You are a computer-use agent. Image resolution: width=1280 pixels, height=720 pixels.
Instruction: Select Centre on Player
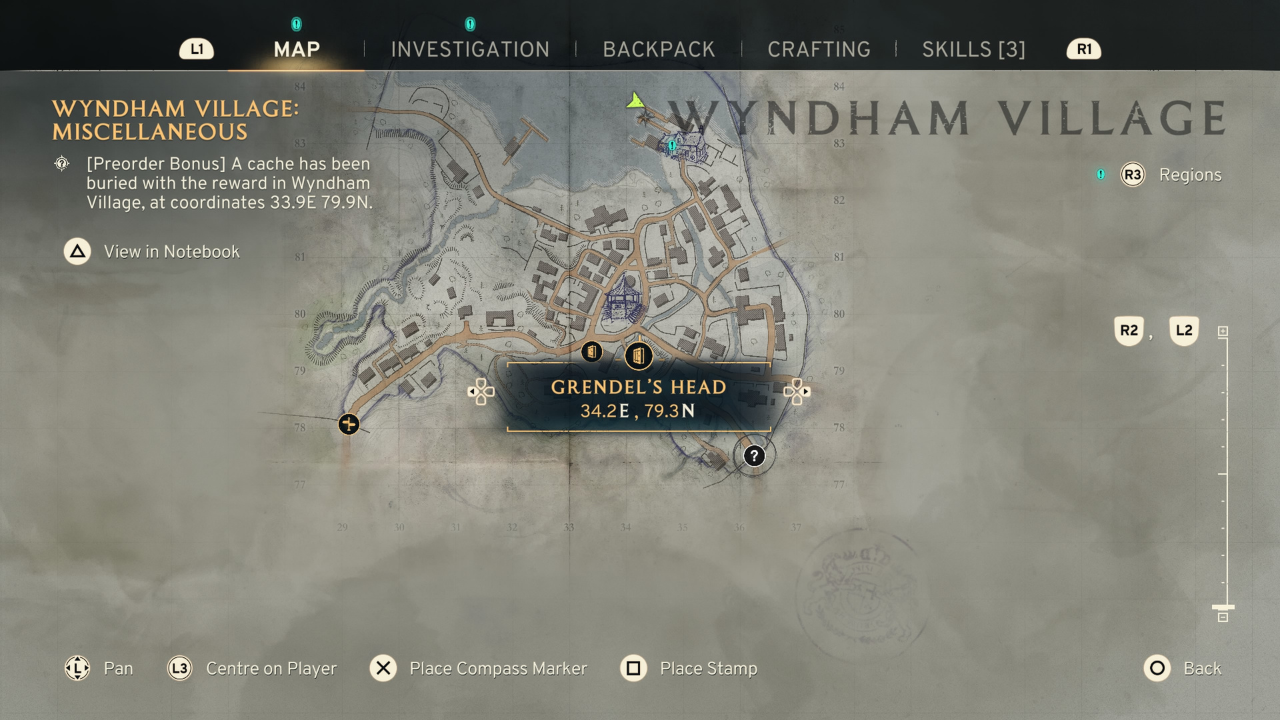[x=271, y=668]
